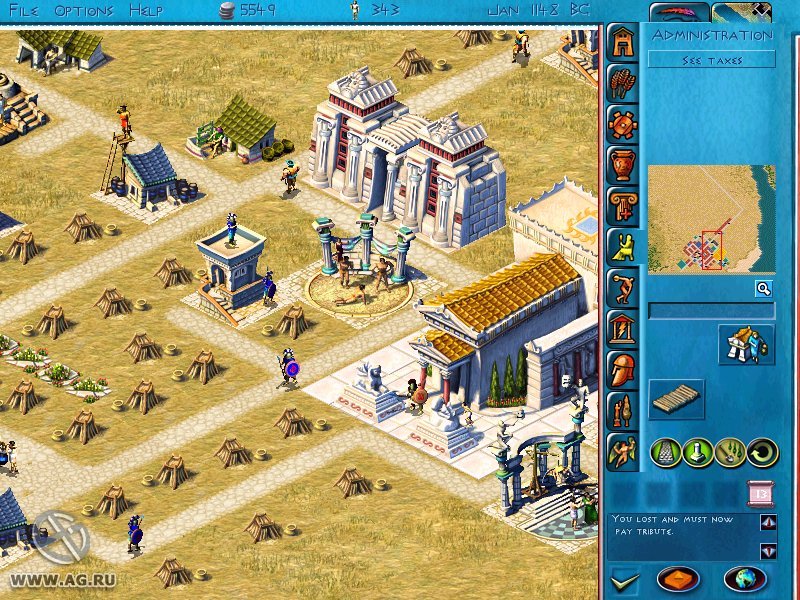
Task: Select the wooden bridge build button
Action: point(676,399)
